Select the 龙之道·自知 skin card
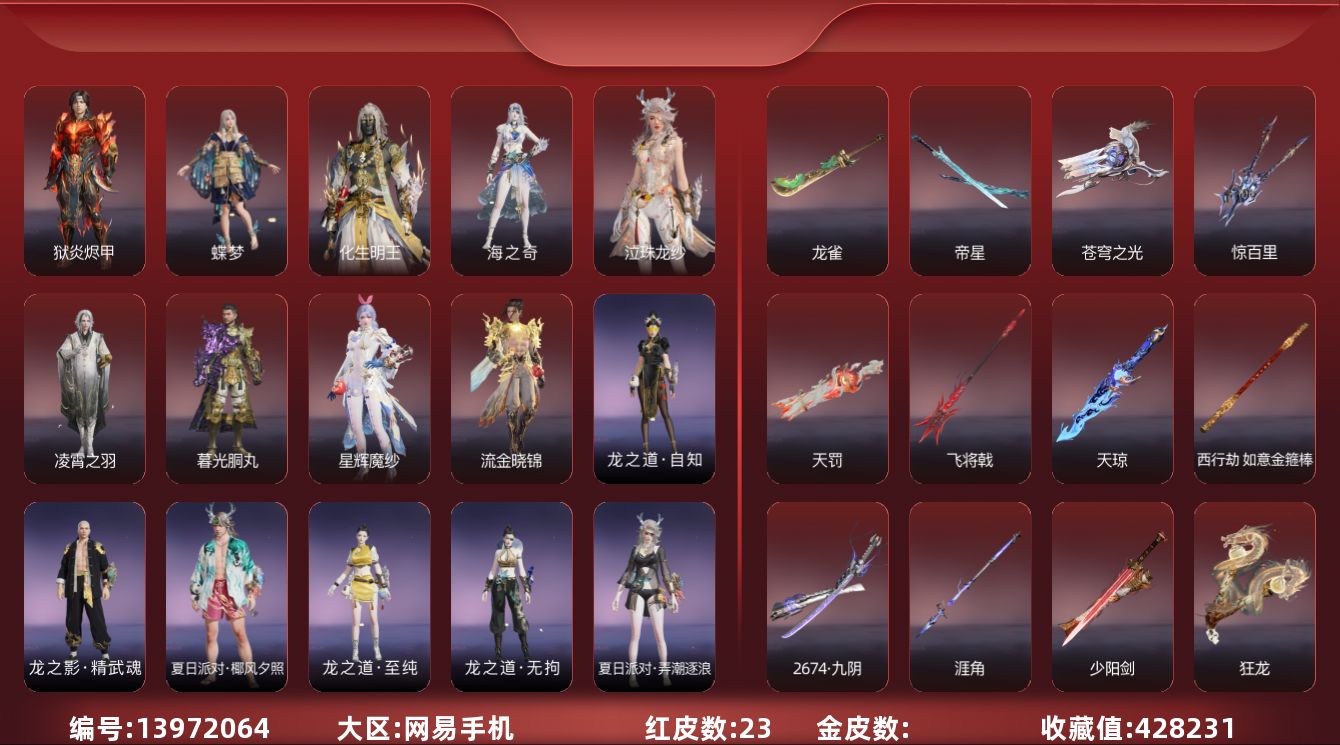The image size is (1340, 745). (x=654, y=388)
